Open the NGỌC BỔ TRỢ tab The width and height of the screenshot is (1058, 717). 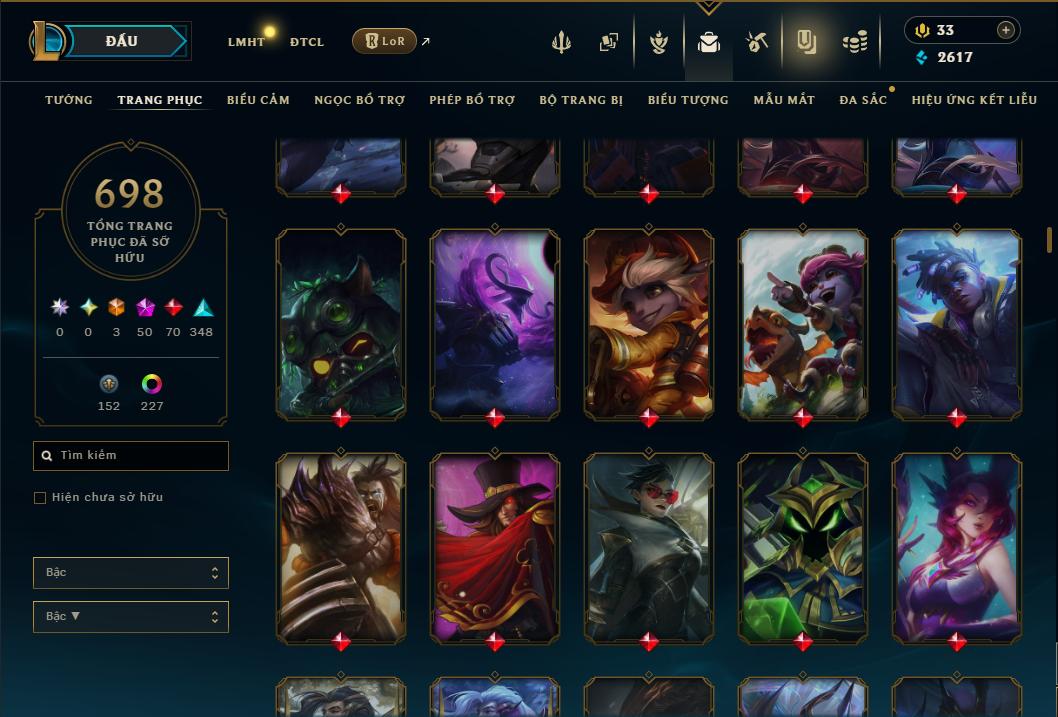(x=359, y=100)
